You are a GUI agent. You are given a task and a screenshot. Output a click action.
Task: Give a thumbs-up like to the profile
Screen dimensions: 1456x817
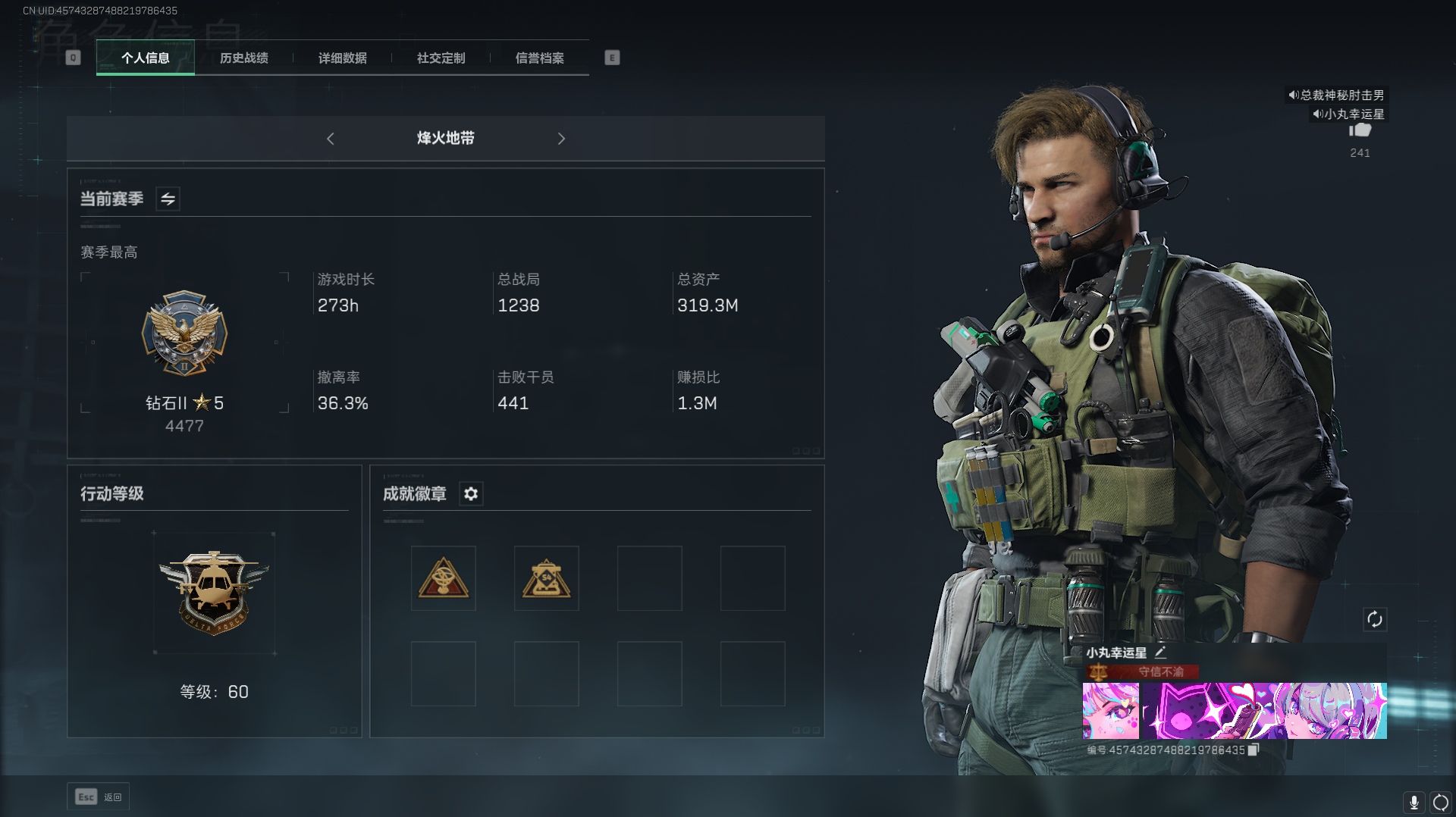[x=1360, y=130]
